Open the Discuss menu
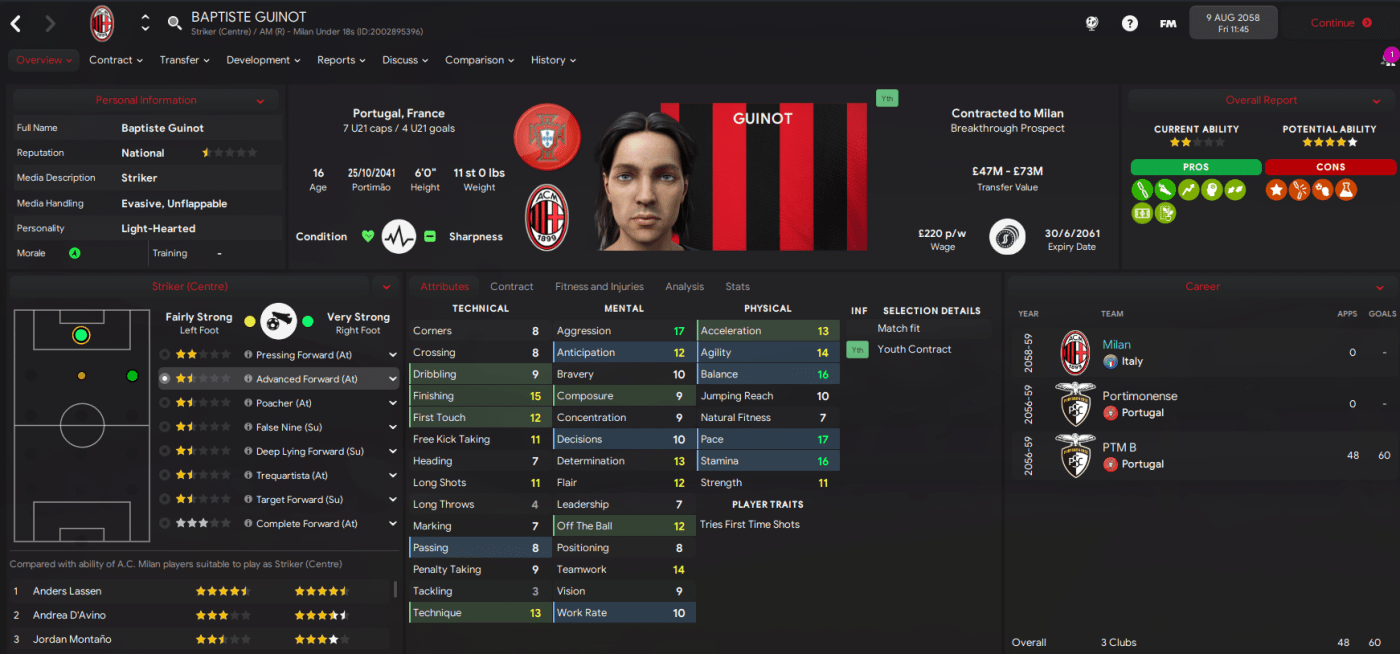The image size is (1400, 654). (x=405, y=60)
